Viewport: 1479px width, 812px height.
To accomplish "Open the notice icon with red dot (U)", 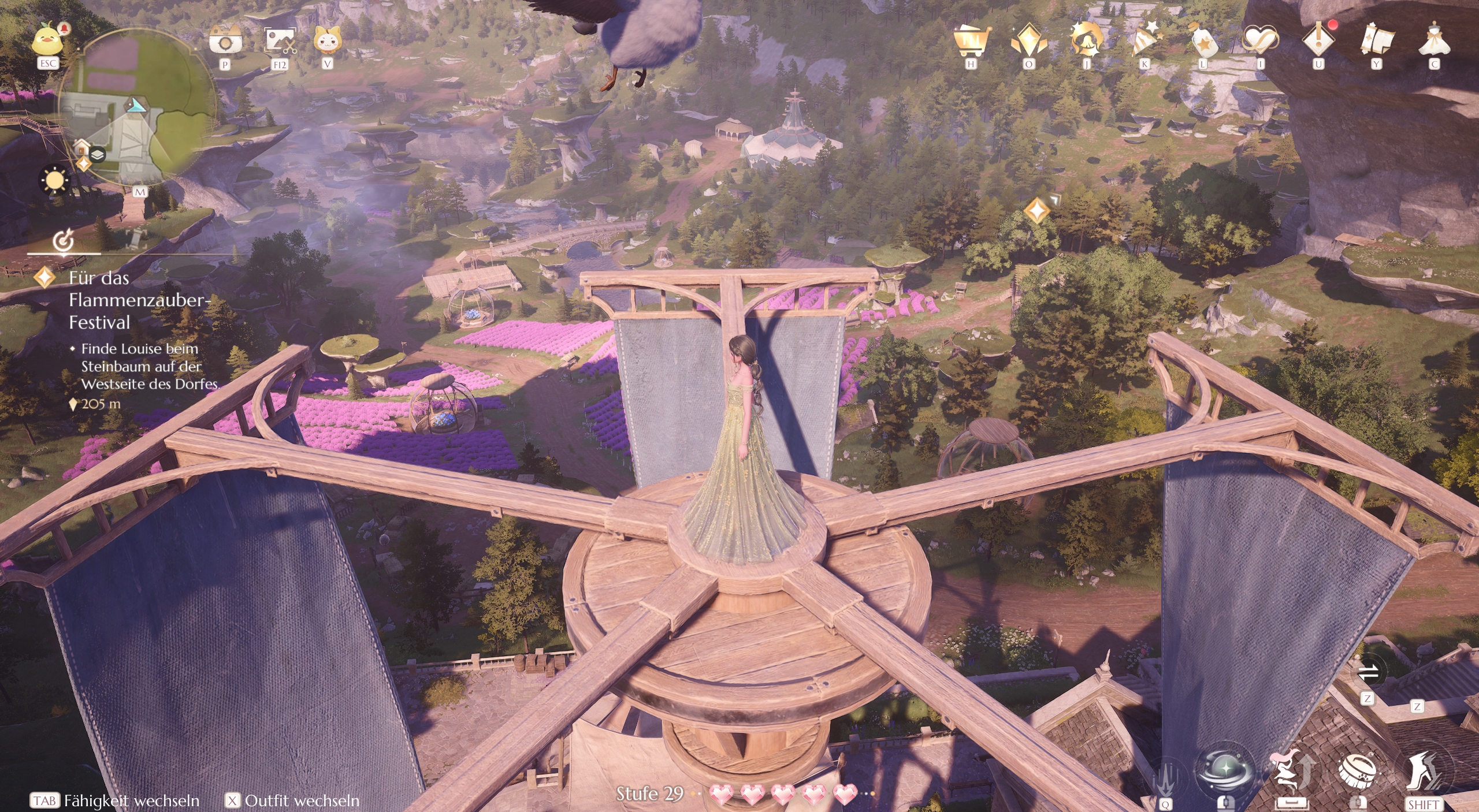I will click(x=1317, y=39).
